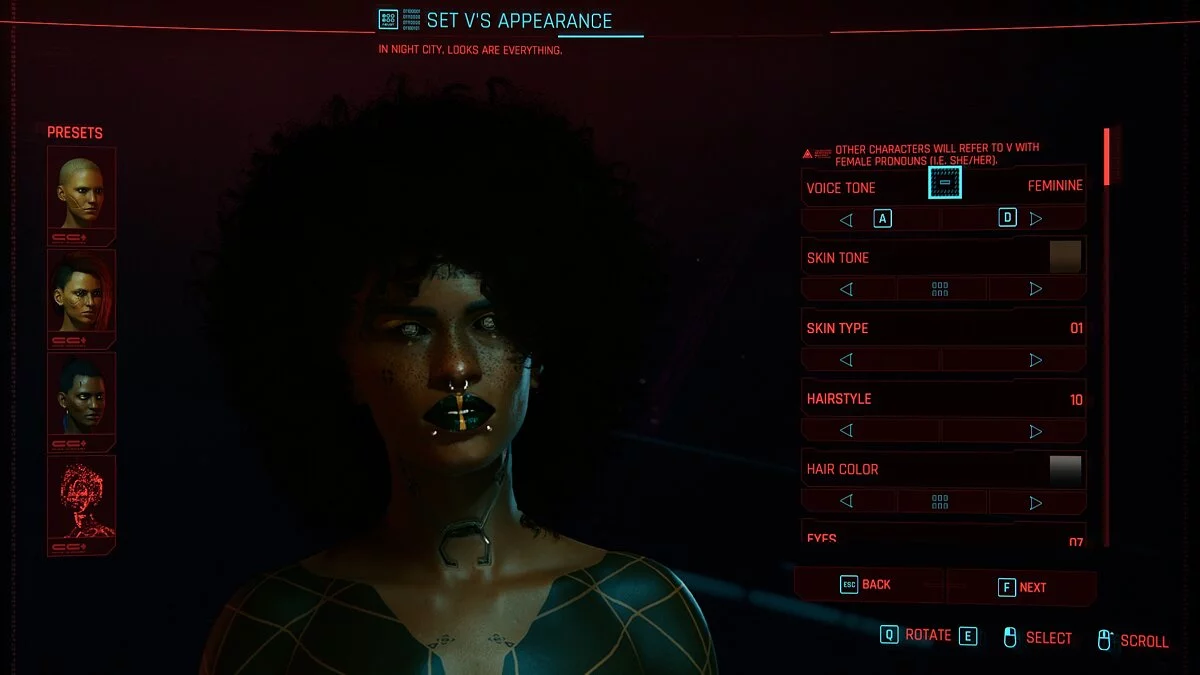Select the red holographic randomize preset
Viewport: 1200px width, 675px height.
(x=81, y=499)
